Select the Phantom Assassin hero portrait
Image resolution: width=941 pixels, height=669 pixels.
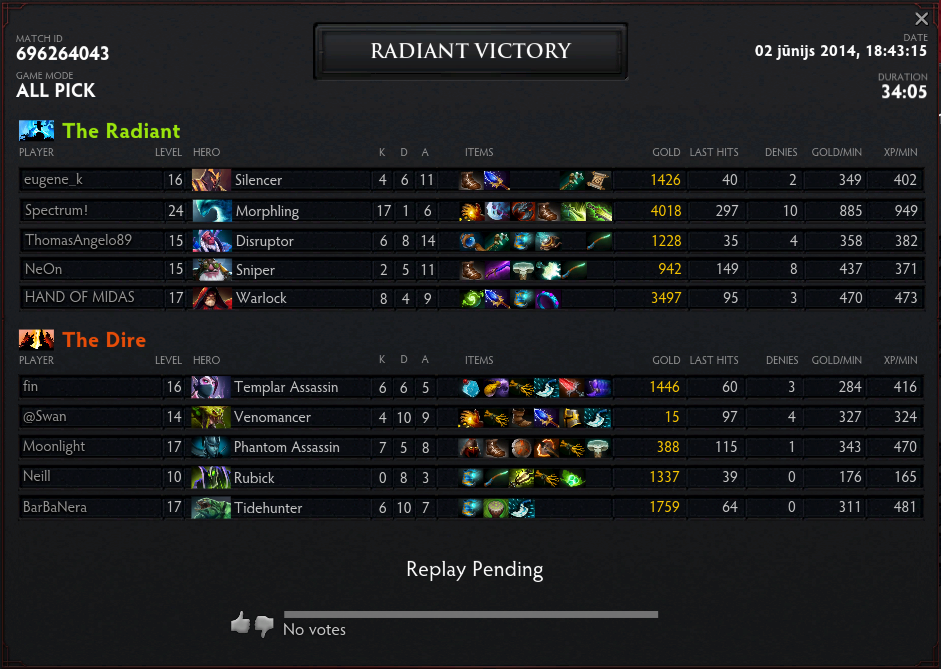(211, 447)
